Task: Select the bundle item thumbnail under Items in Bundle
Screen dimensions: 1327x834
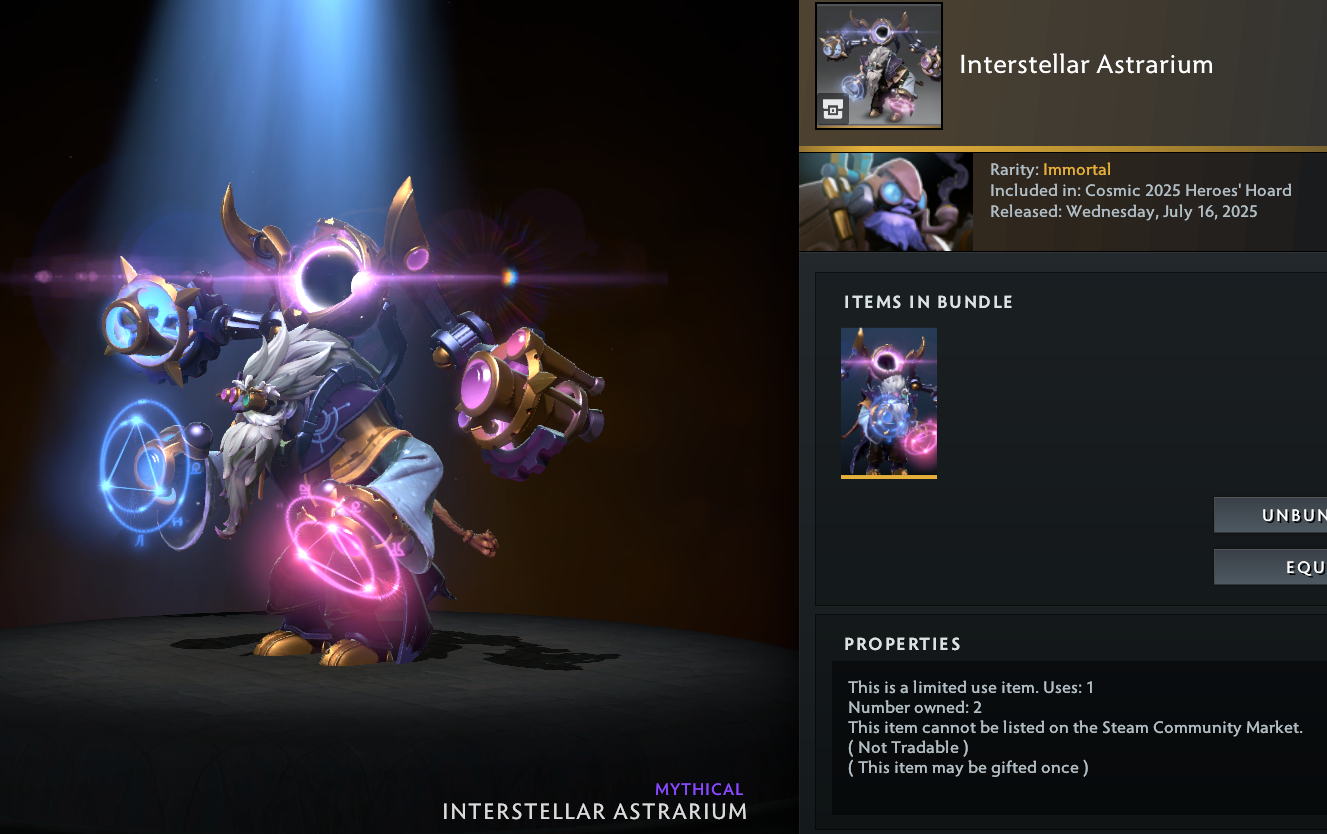Action: tap(889, 401)
